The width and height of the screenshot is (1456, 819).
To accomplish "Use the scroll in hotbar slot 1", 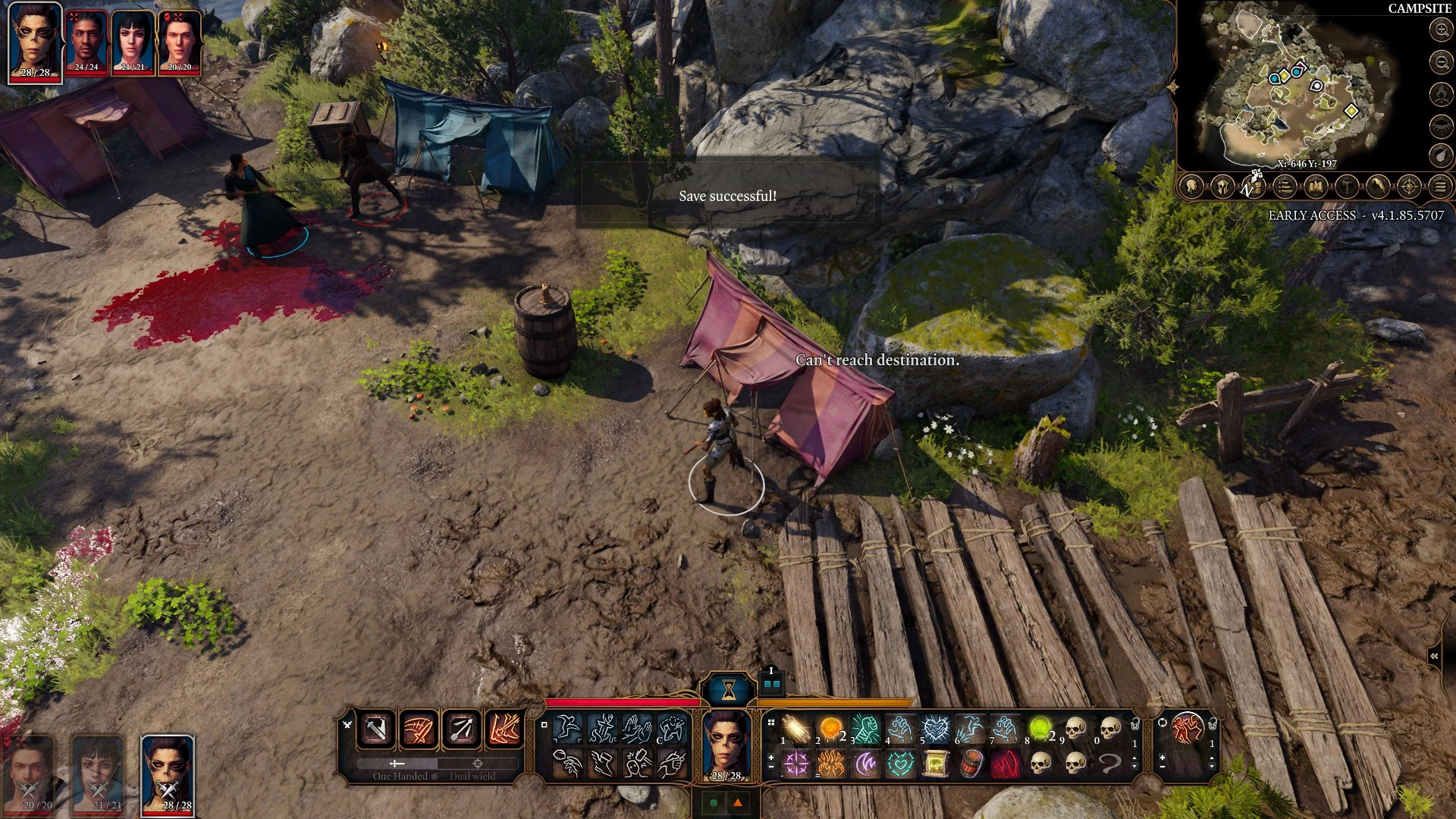I will click(796, 730).
